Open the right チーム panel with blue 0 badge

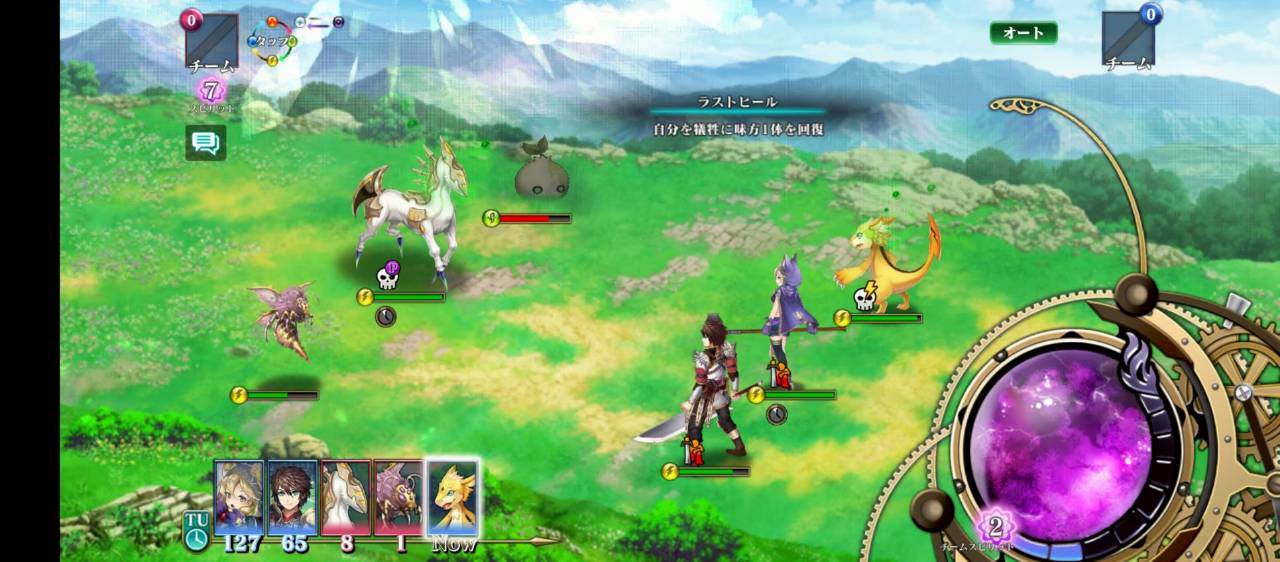(1128, 40)
